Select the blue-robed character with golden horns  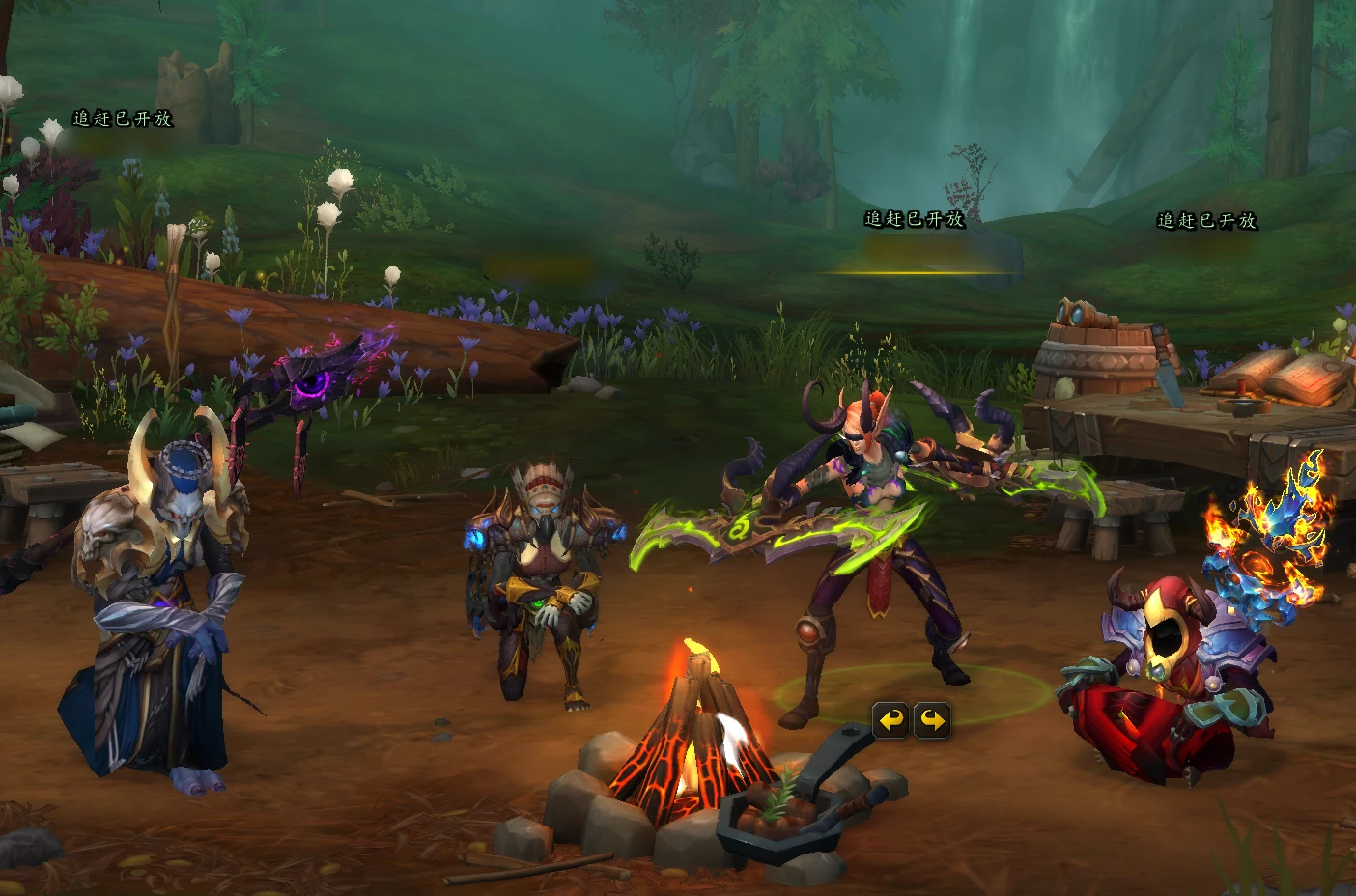pyautogui.click(x=159, y=599)
